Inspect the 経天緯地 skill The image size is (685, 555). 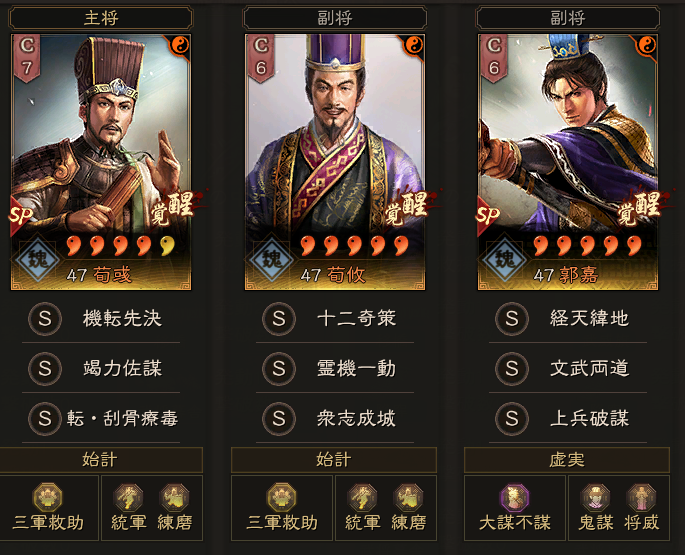(588, 319)
